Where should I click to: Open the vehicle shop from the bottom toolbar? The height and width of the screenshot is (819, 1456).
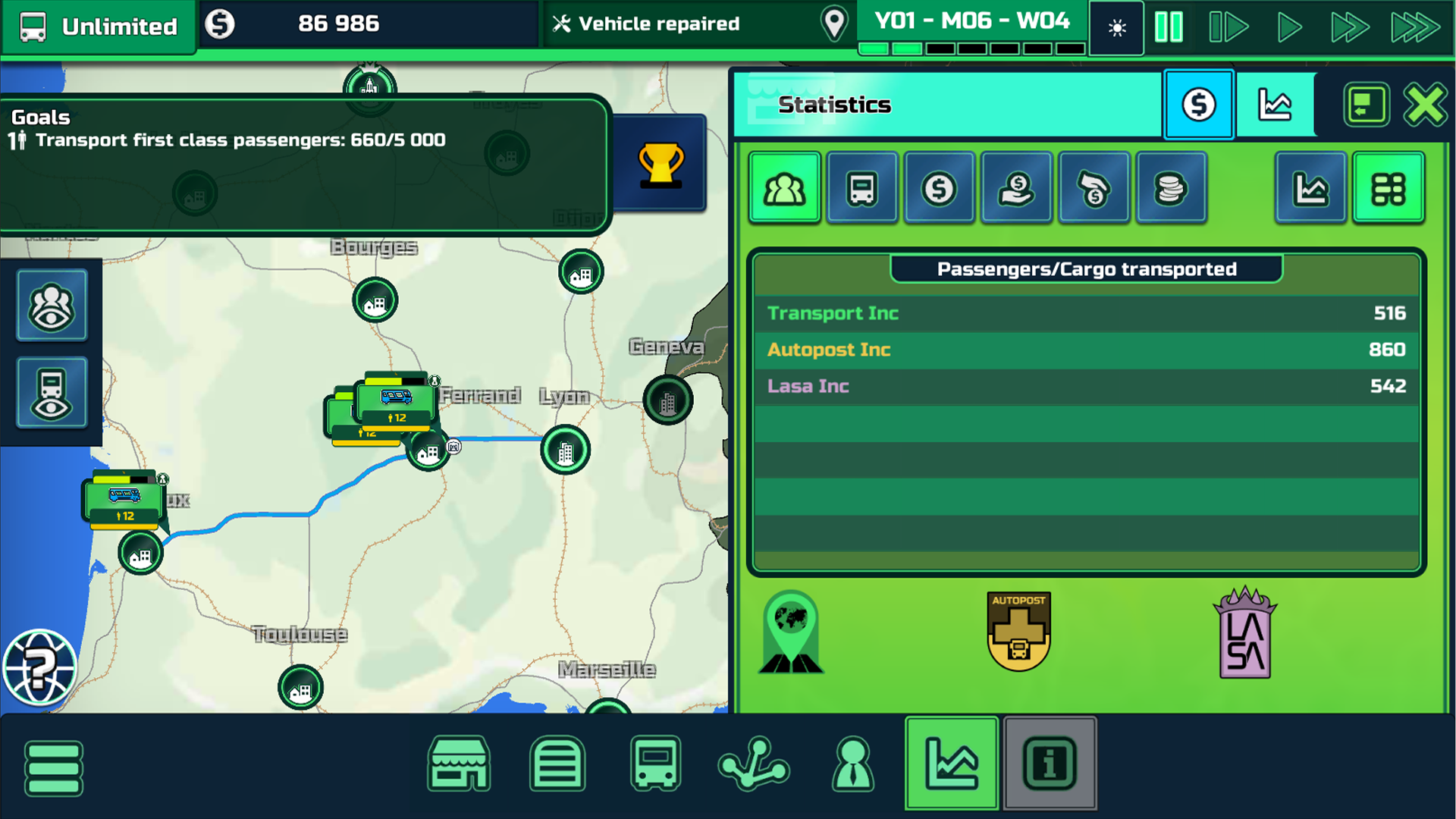click(x=459, y=765)
